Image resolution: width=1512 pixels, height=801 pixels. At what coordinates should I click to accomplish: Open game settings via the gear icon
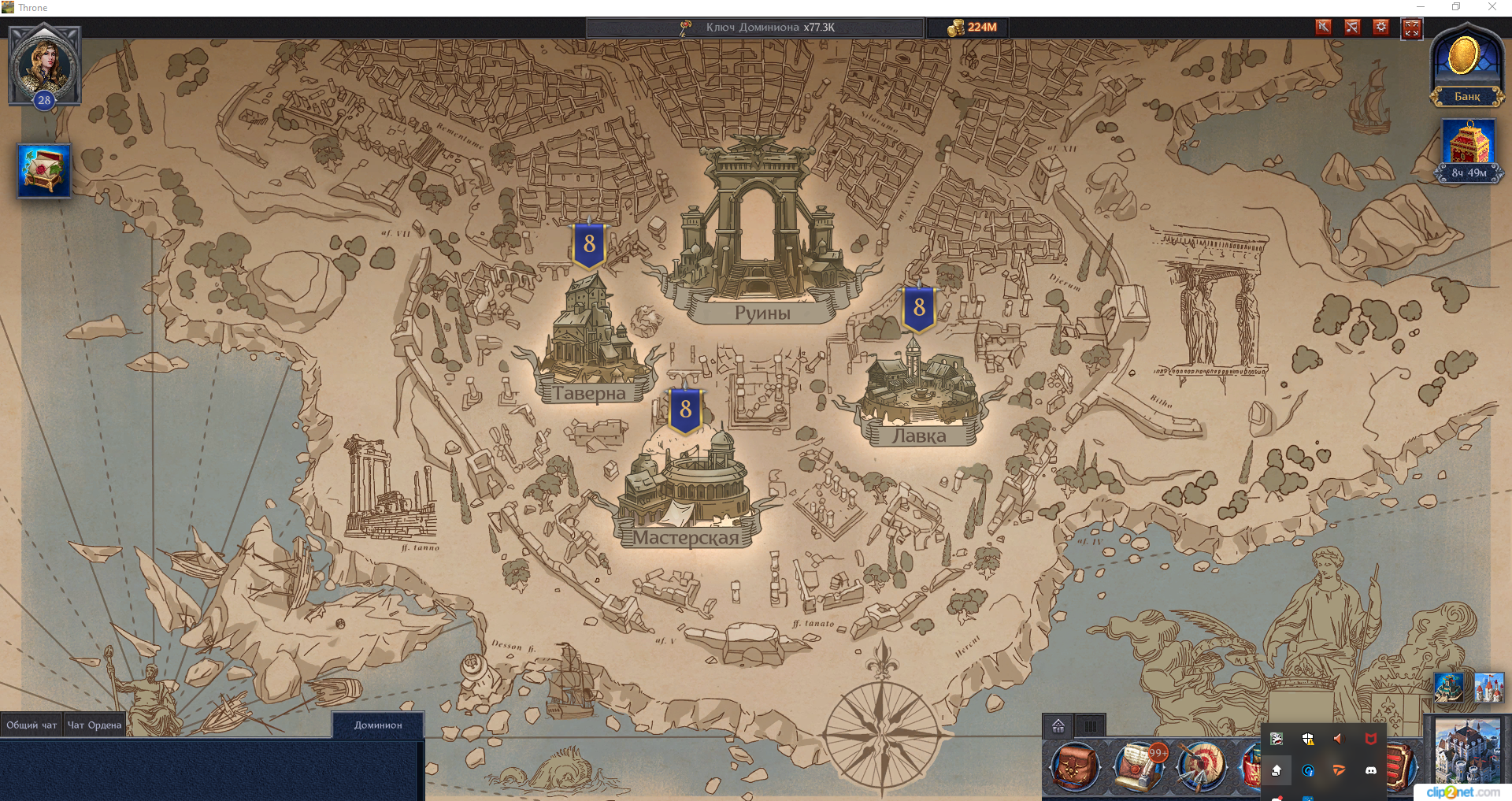pos(1381,27)
